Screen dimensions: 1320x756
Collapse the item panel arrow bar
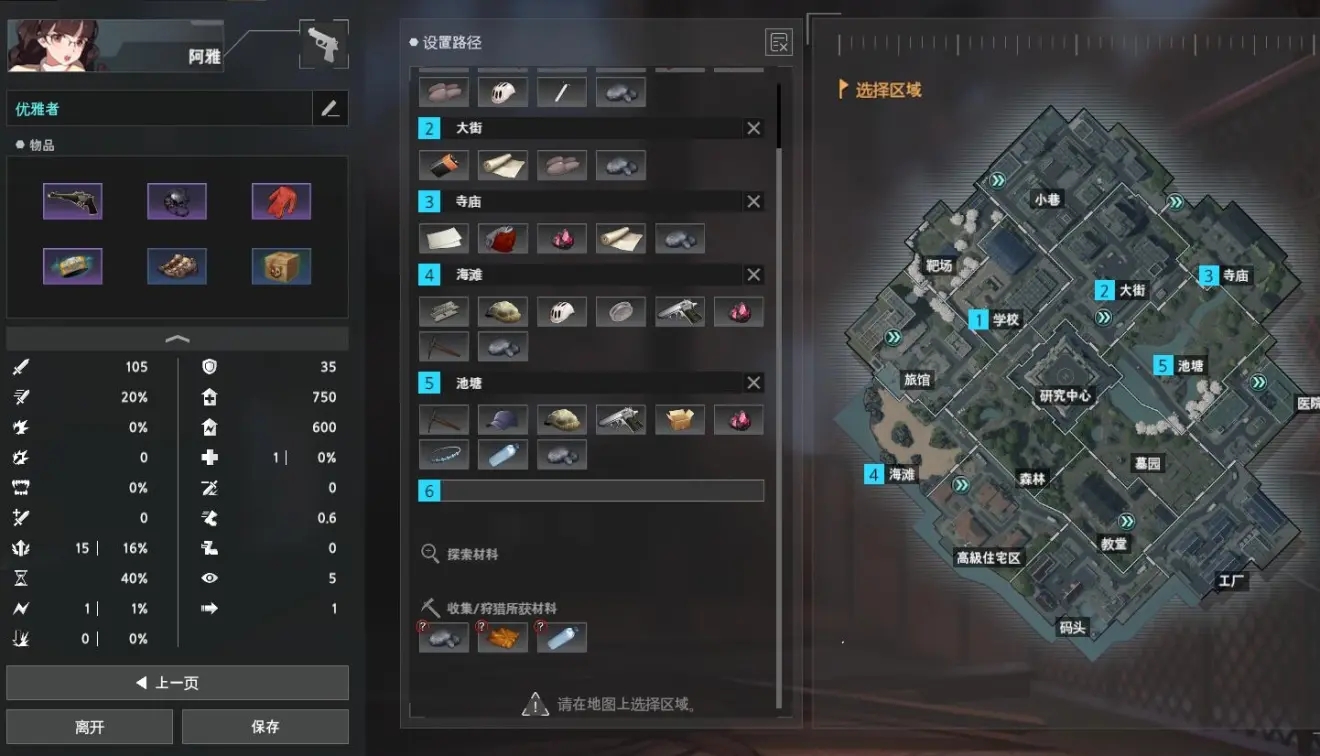click(x=177, y=338)
